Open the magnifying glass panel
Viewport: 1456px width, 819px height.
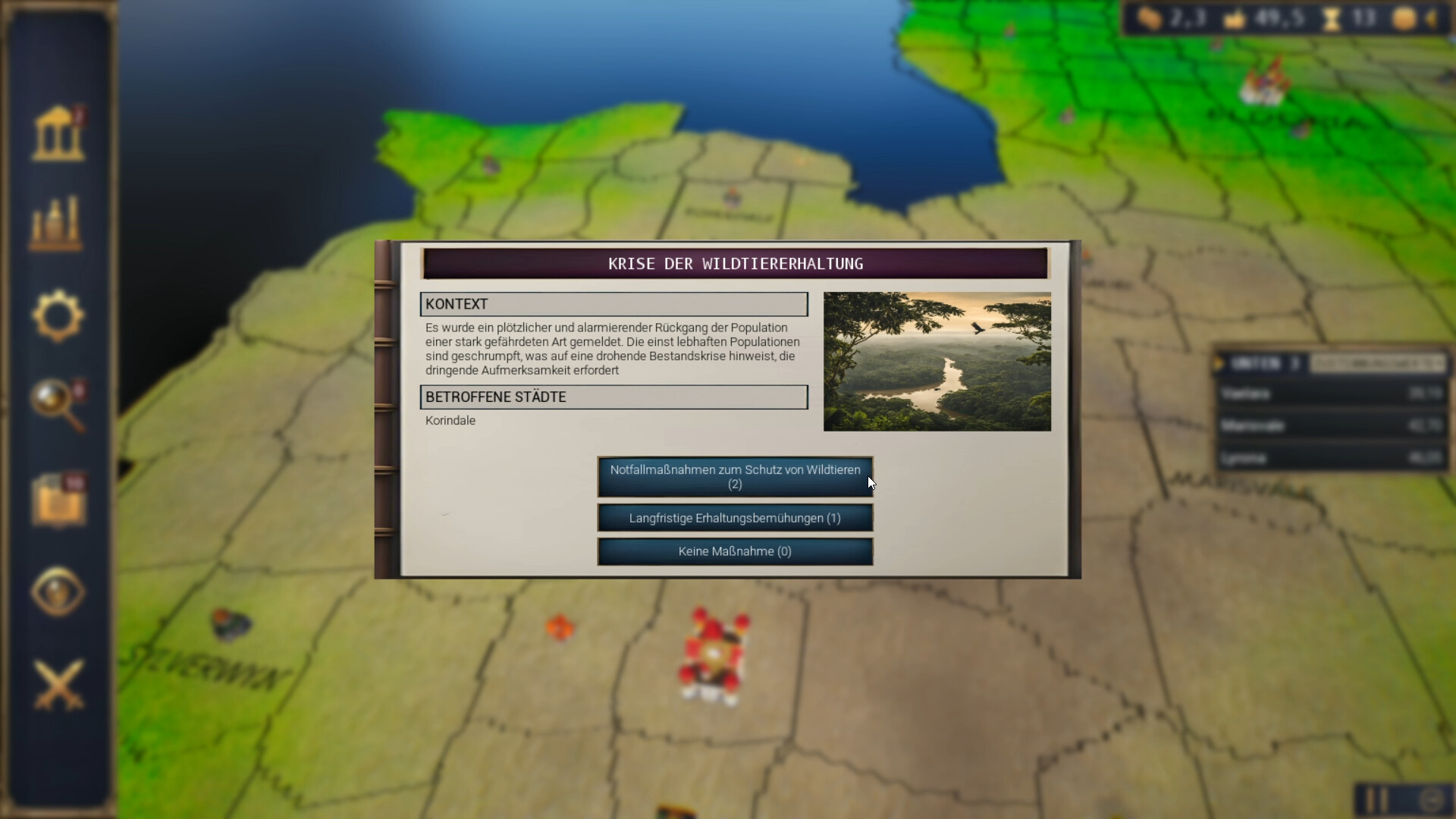(x=58, y=406)
